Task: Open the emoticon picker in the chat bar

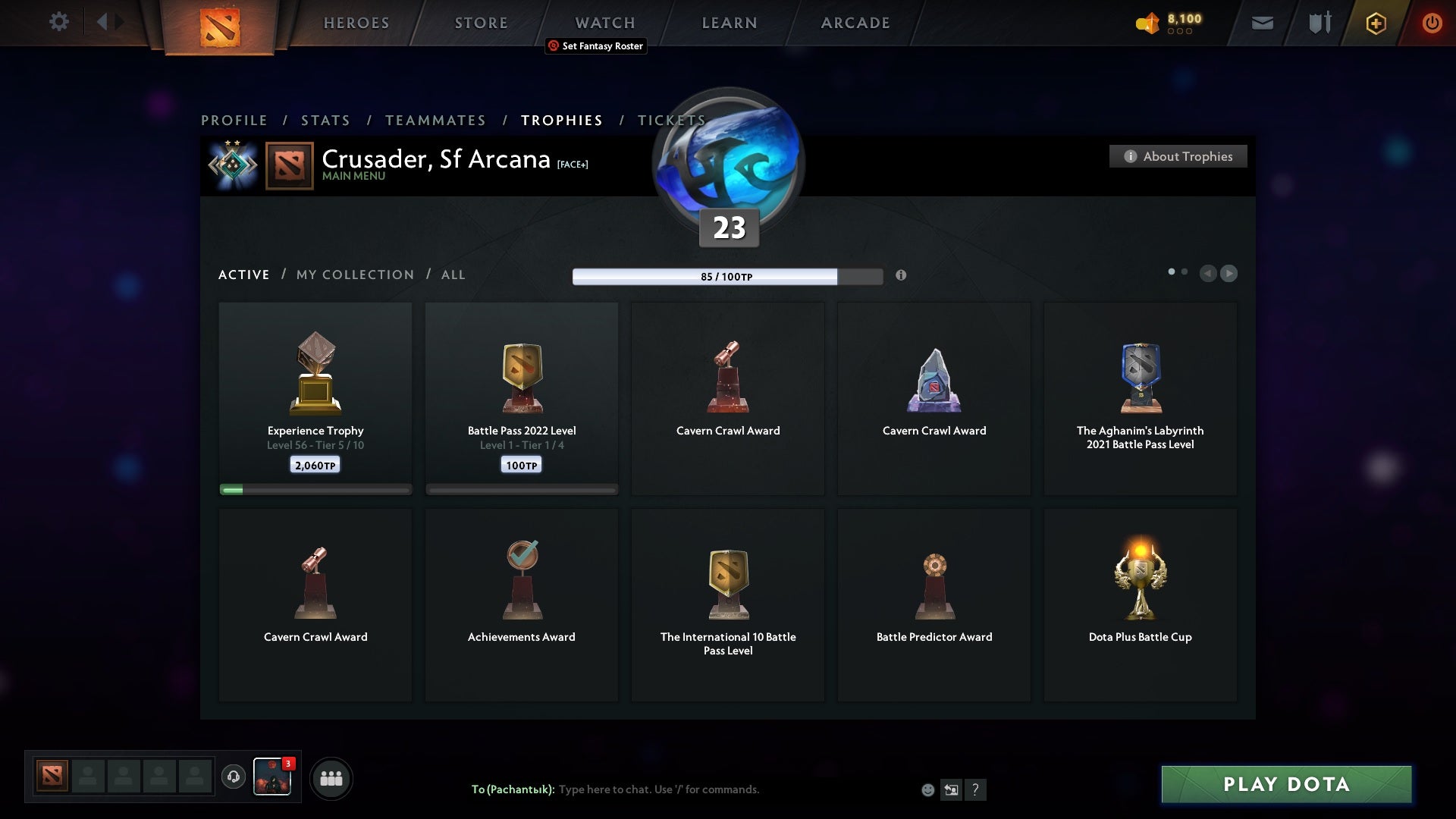Action: 929,789
